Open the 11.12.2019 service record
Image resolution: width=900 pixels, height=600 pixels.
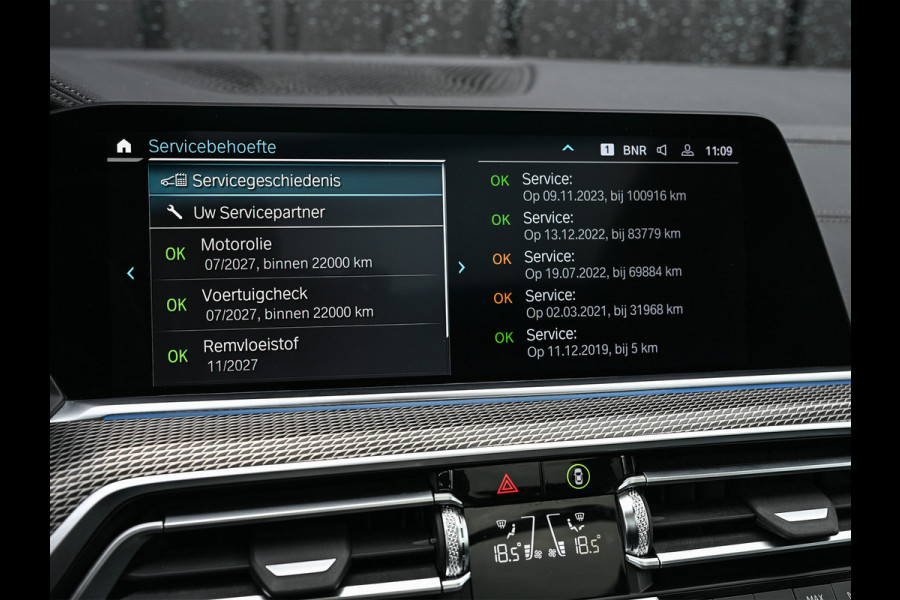[x=592, y=341]
